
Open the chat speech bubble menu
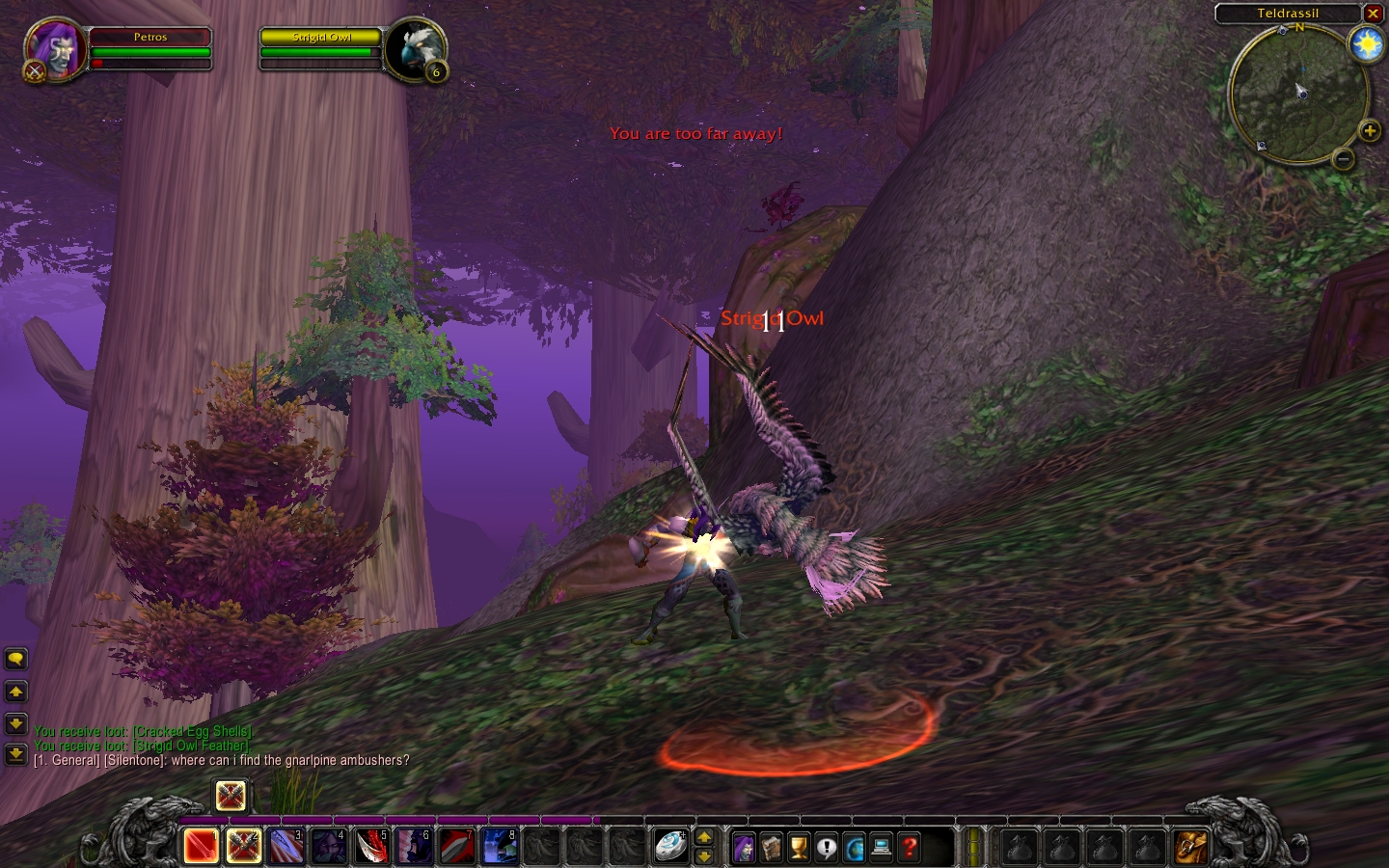15,659
